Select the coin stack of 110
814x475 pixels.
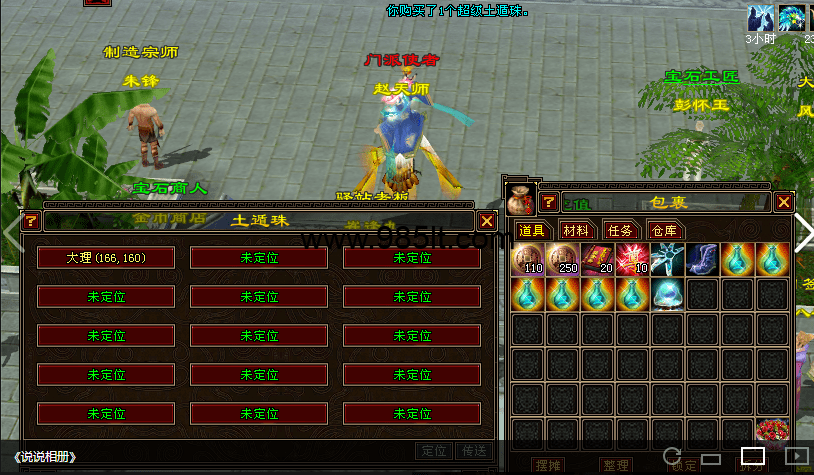pos(528,260)
